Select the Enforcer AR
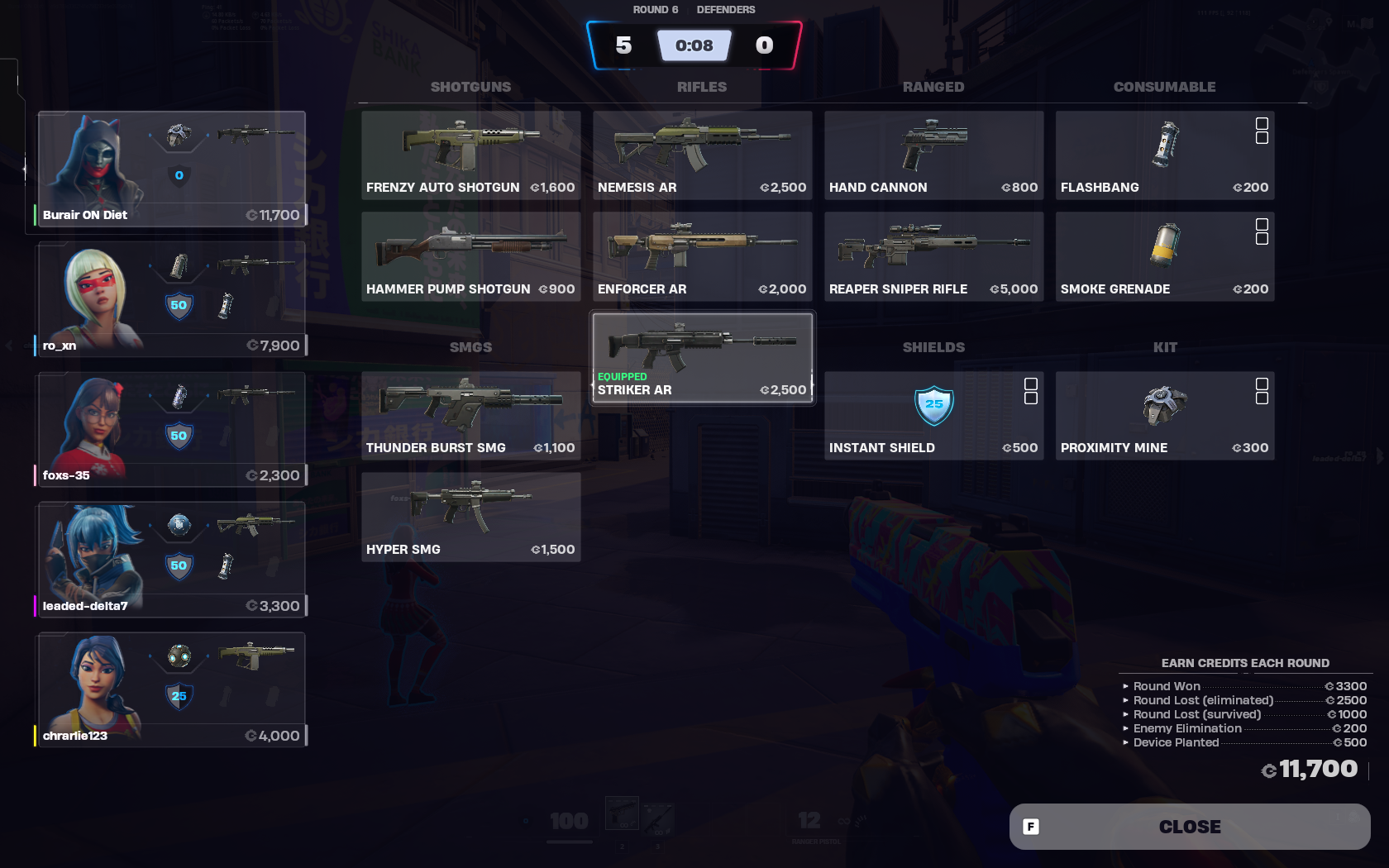 point(701,255)
